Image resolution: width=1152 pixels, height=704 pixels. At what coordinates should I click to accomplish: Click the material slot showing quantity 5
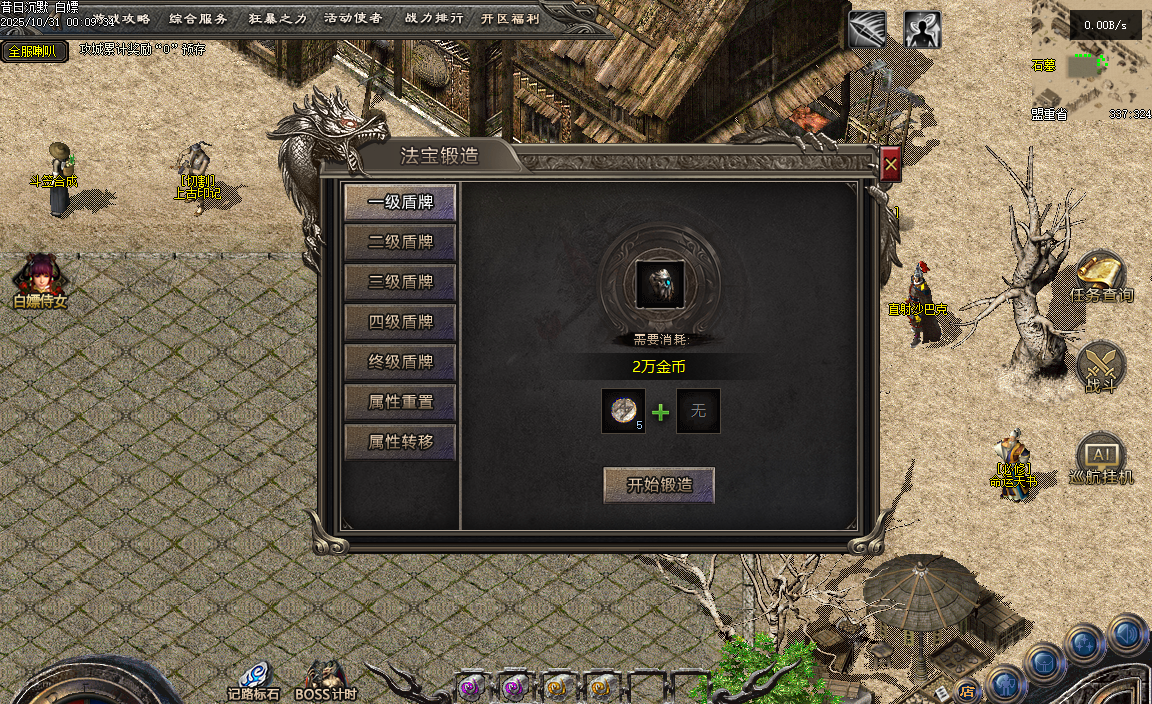click(623, 411)
